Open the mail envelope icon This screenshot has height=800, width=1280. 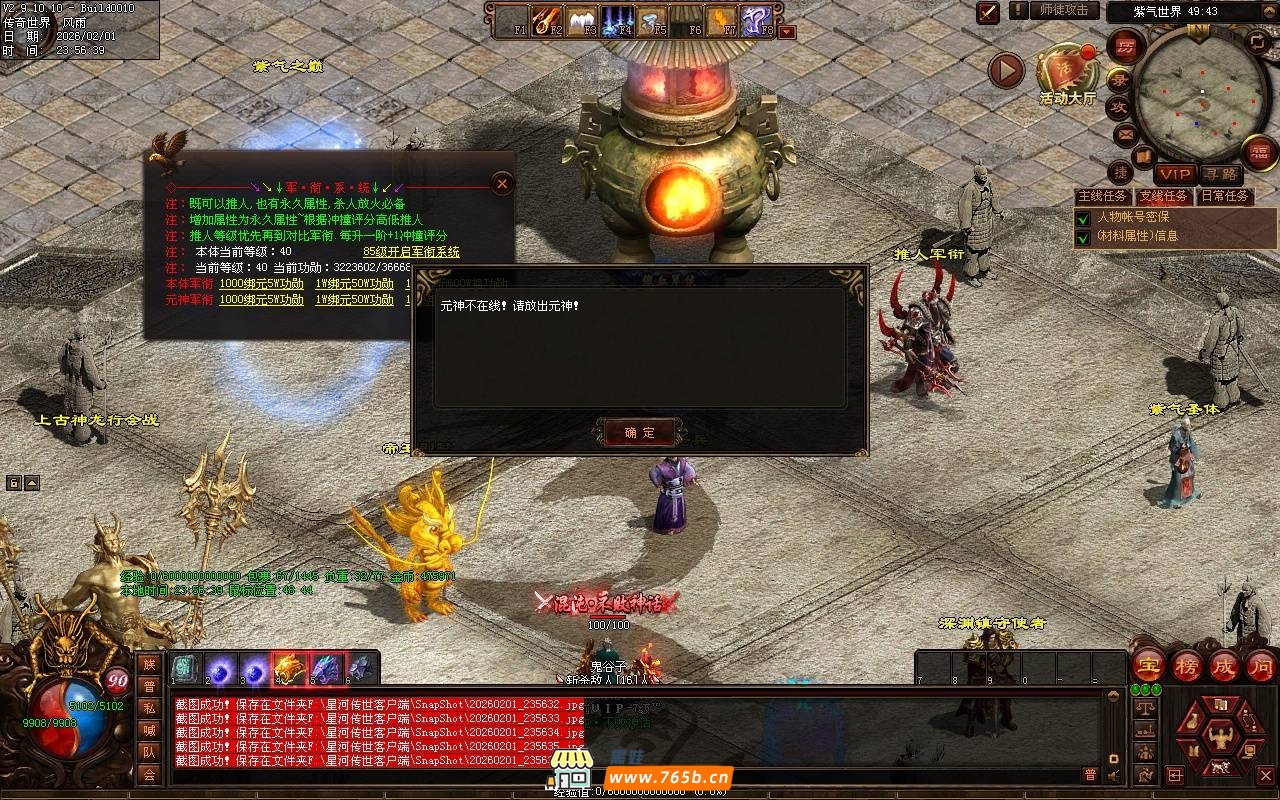(1126, 134)
